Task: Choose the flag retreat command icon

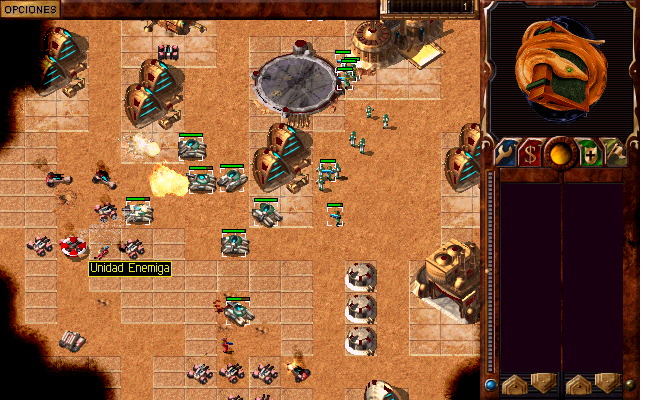Action: click(617, 153)
